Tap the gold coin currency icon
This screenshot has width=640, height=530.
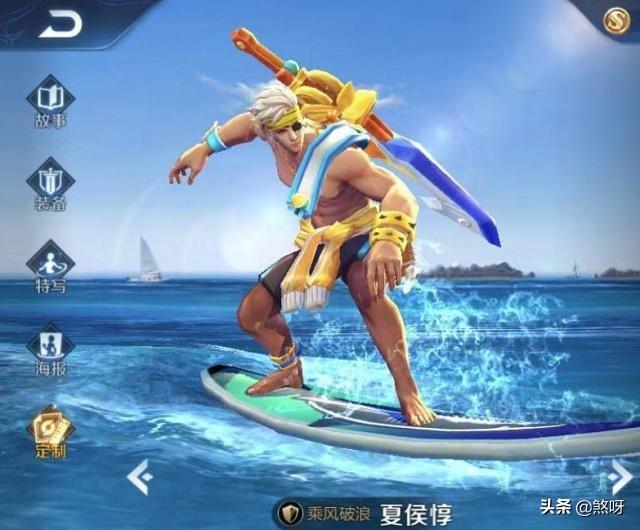[617, 20]
